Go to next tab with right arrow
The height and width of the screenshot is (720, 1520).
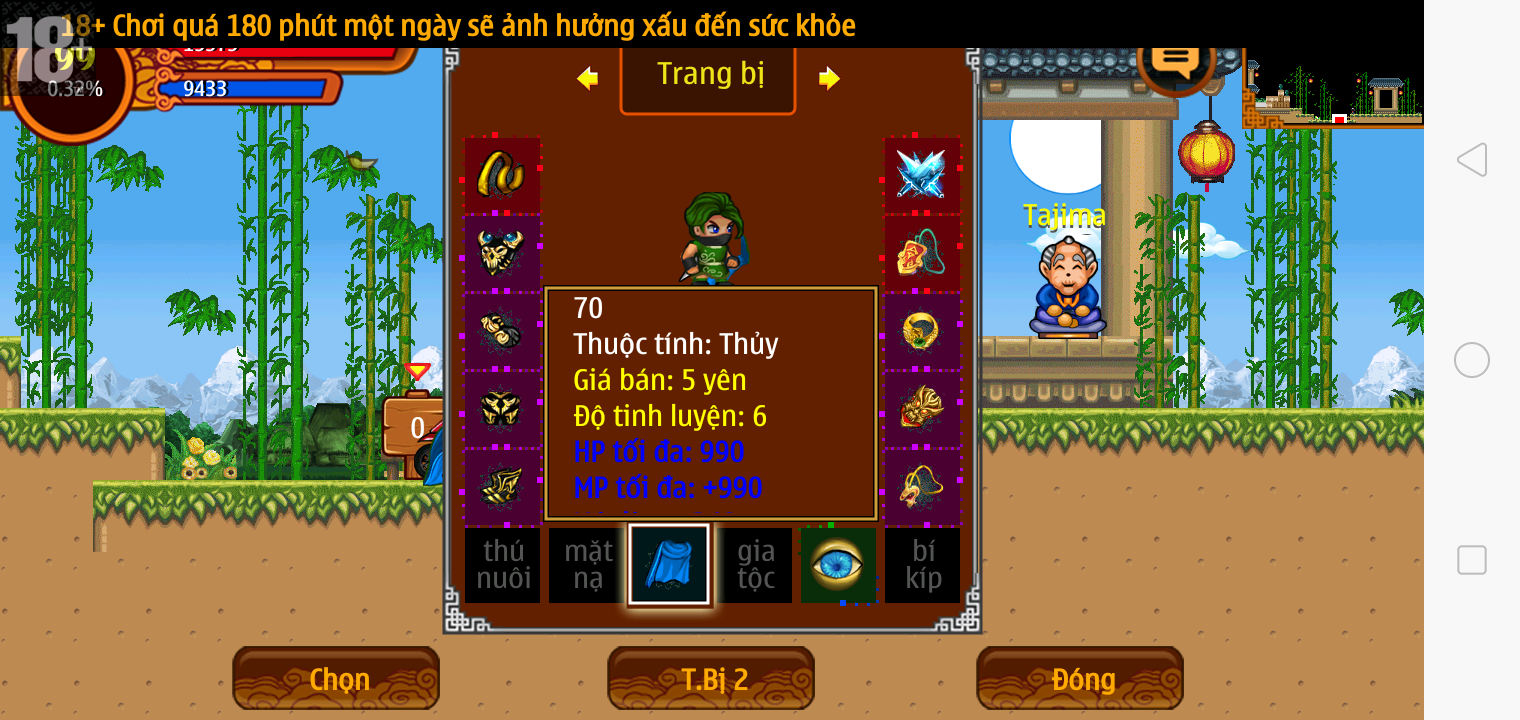click(x=829, y=78)
